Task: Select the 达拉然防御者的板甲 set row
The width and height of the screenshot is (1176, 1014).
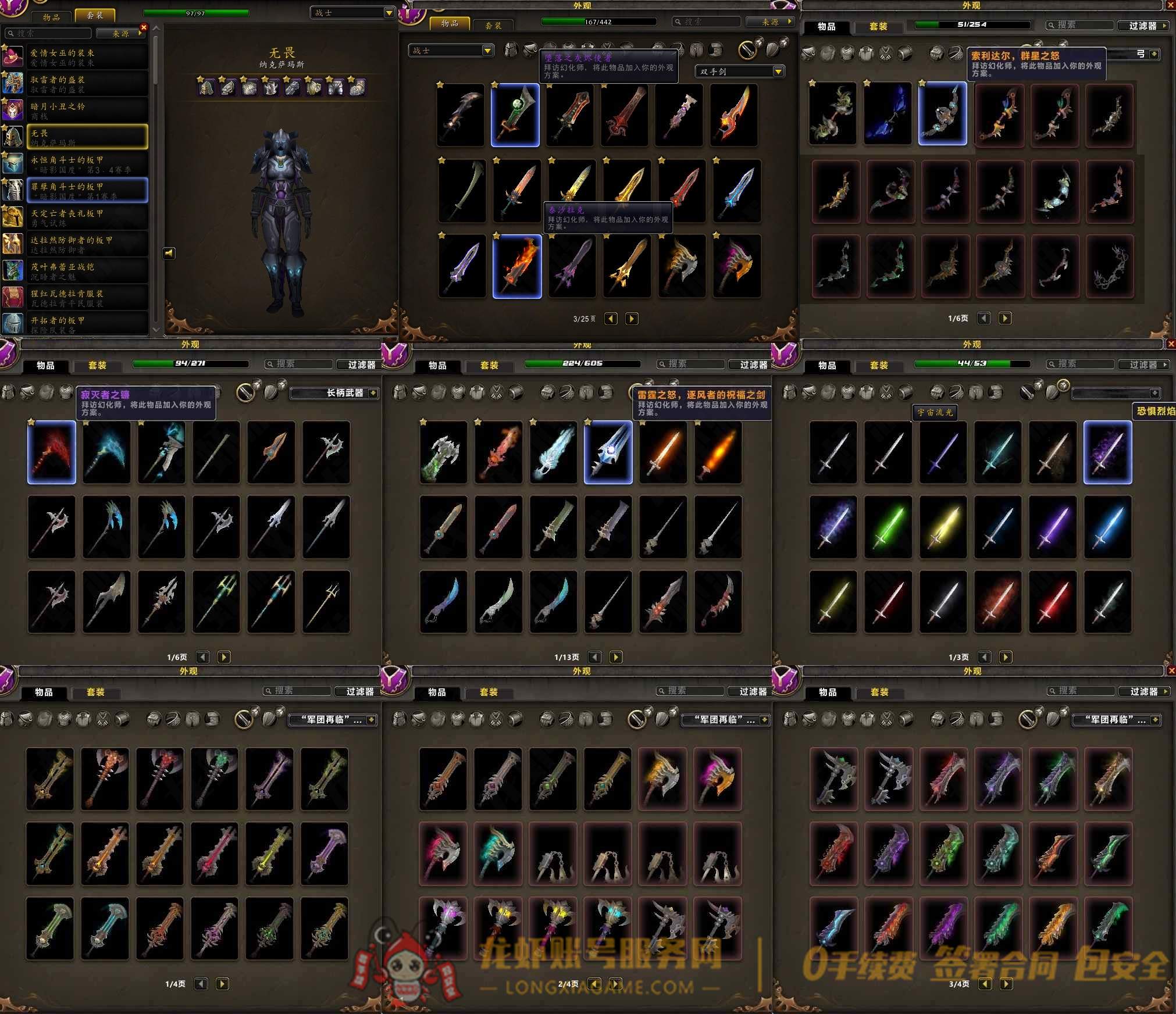Action: pyautogui.click(x=87, y=244)
